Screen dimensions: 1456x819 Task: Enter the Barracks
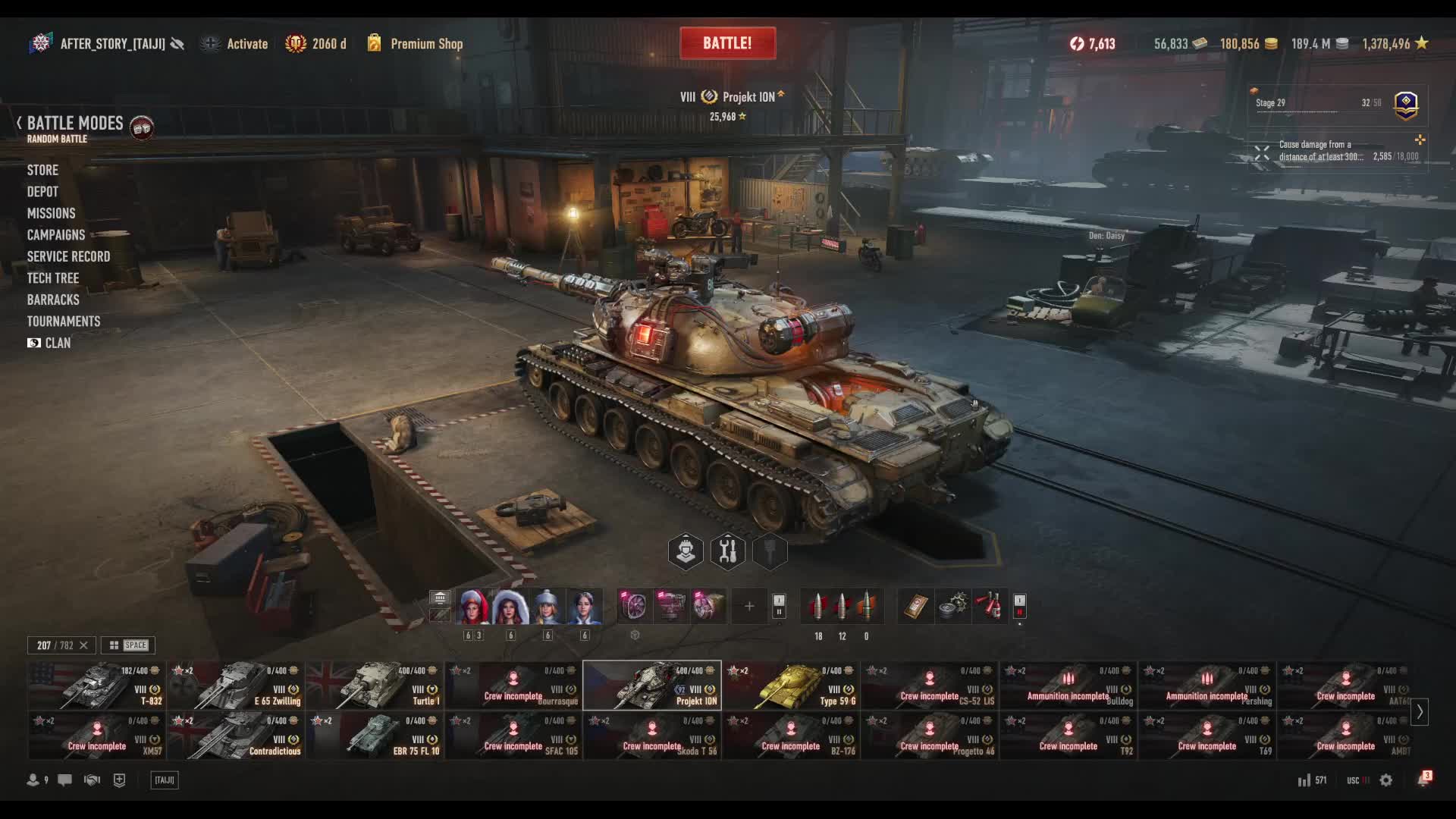tap(53, 300)
